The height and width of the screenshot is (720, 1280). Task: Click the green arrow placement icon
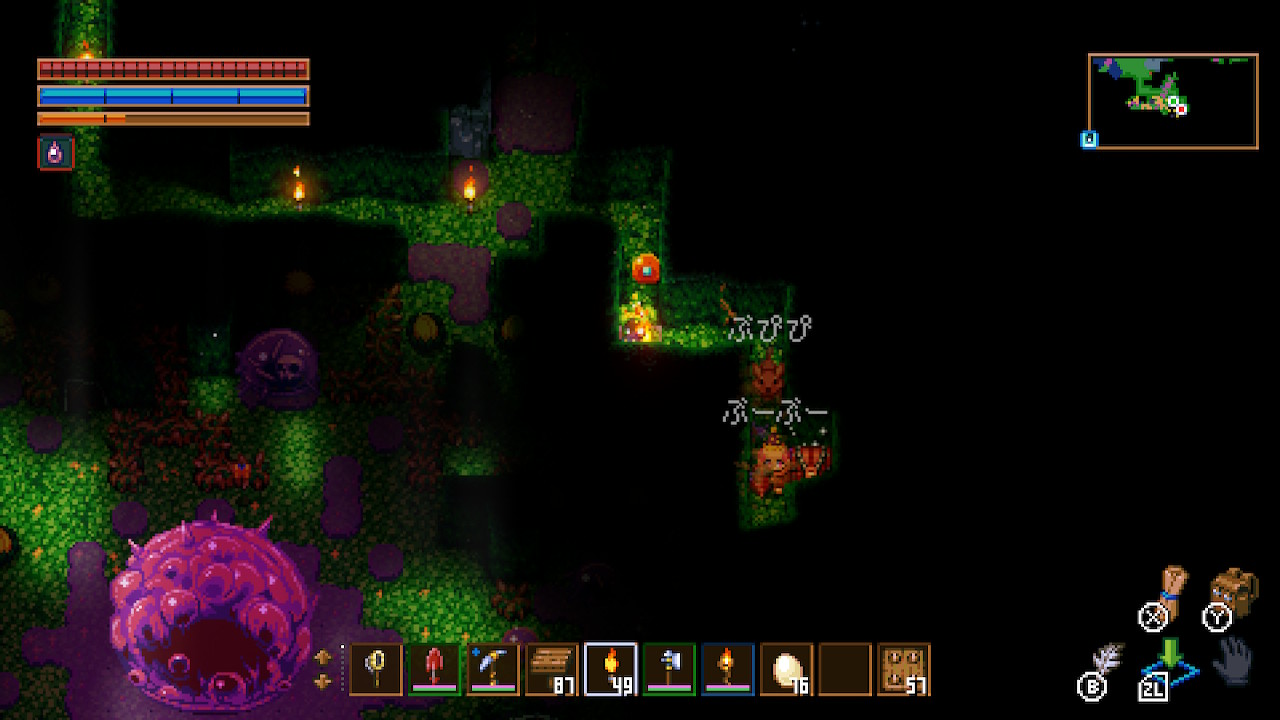[1170, 657]
